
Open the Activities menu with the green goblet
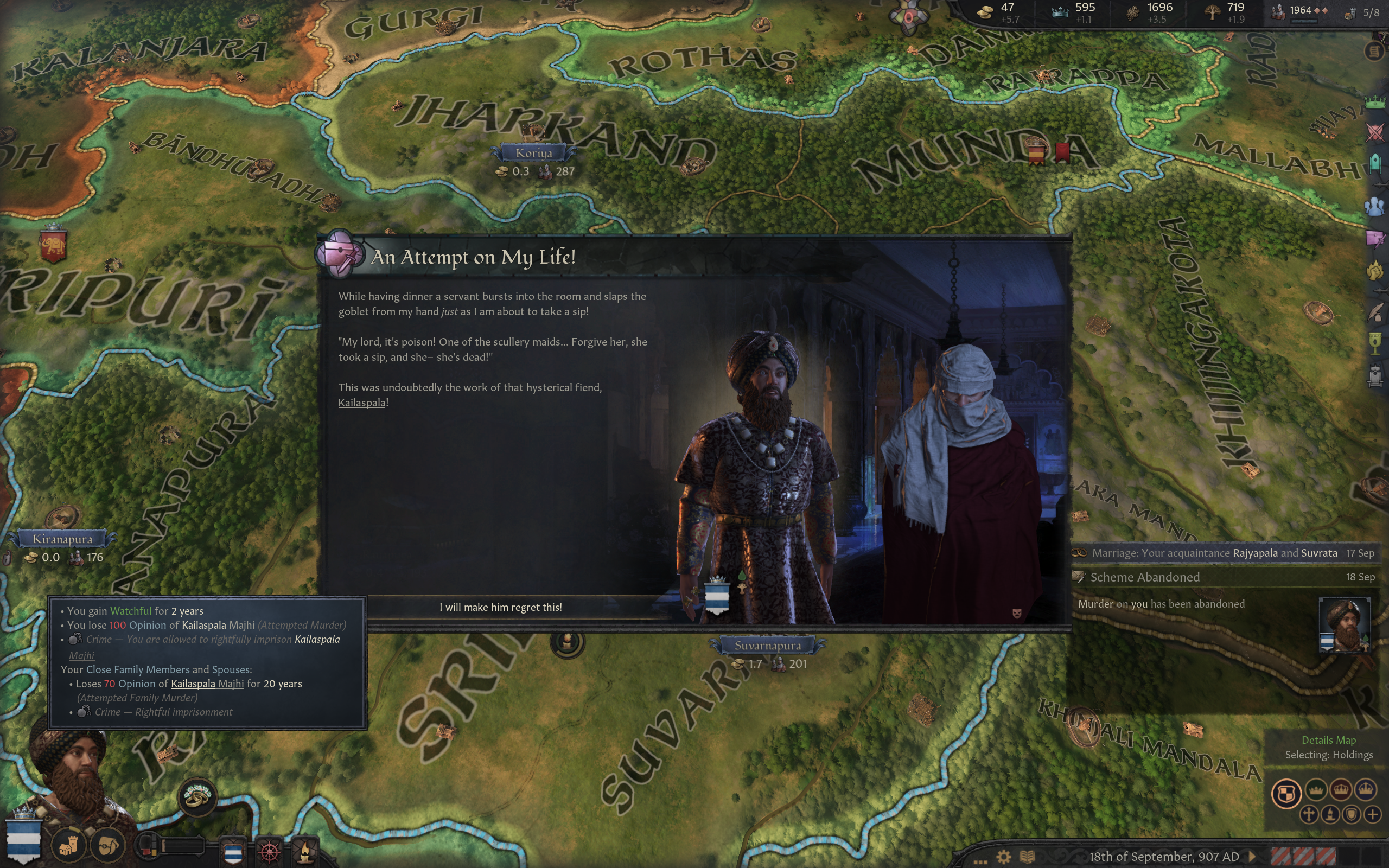[1375, 344]
